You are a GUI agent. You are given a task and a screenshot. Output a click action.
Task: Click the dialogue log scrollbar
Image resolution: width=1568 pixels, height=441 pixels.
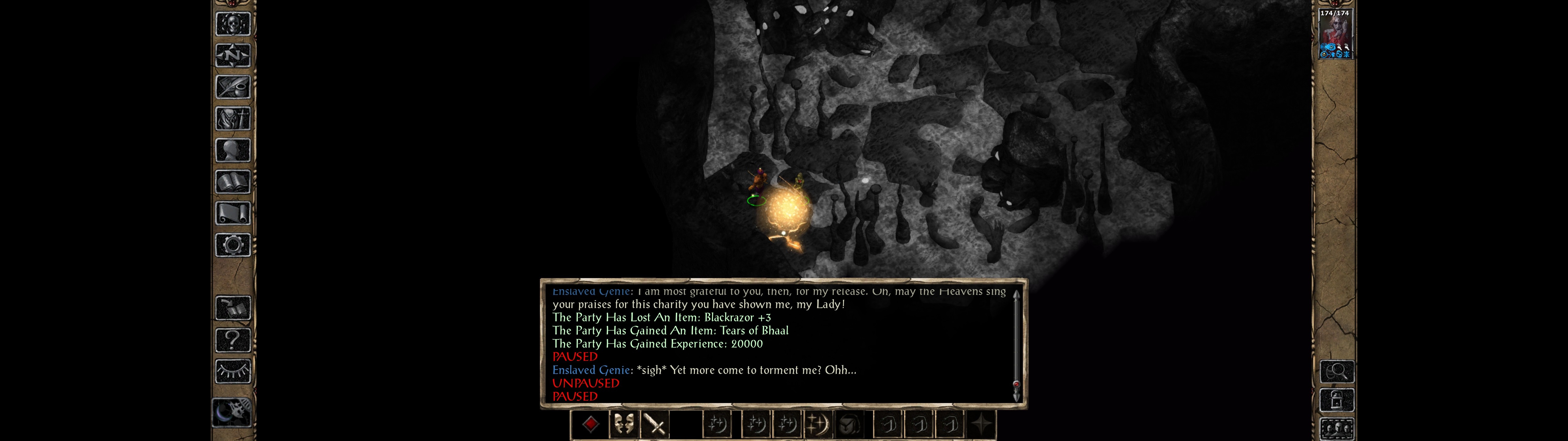(x=1016, y=345)
